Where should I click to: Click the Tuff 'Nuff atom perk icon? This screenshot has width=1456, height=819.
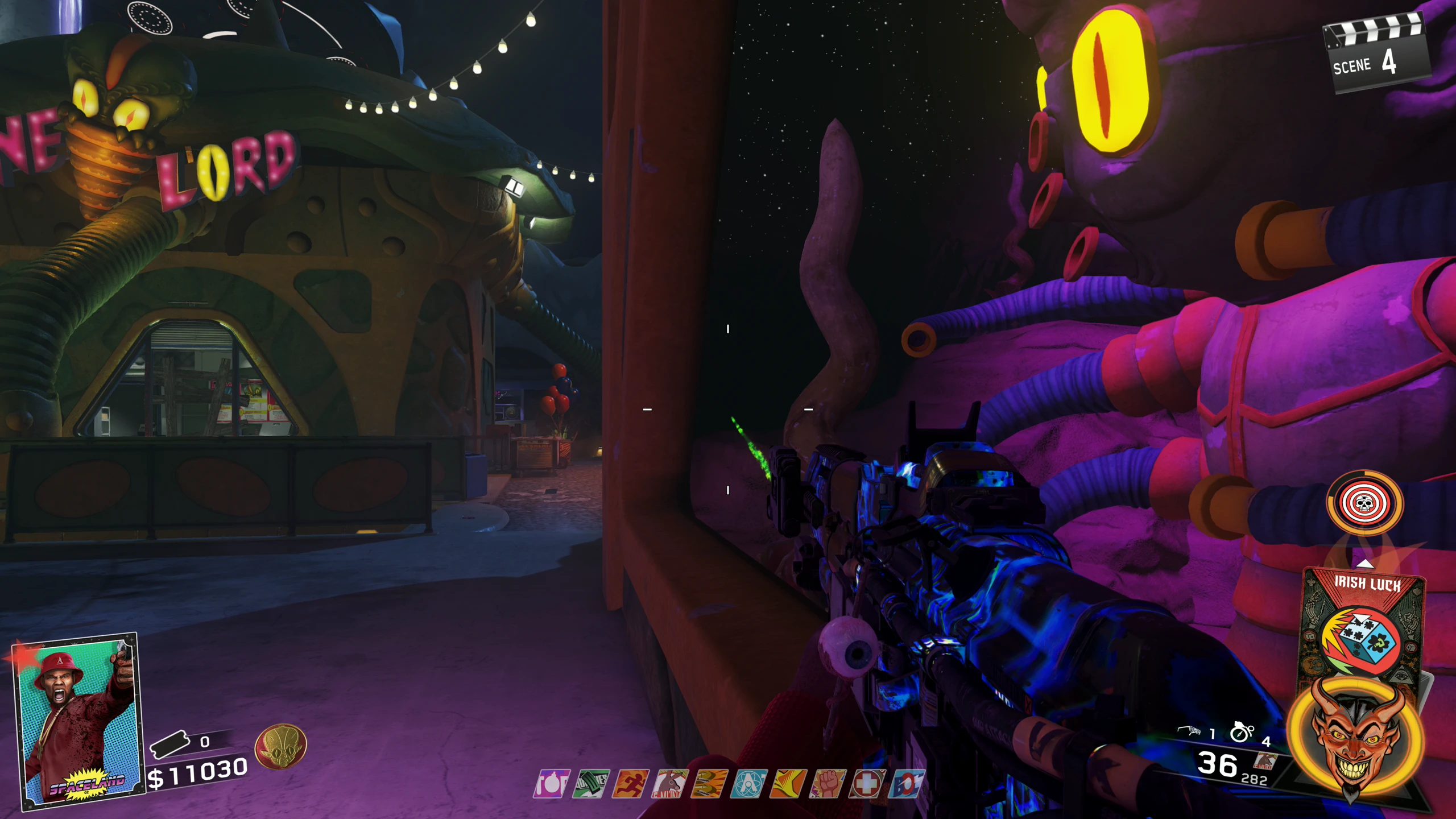748,784
